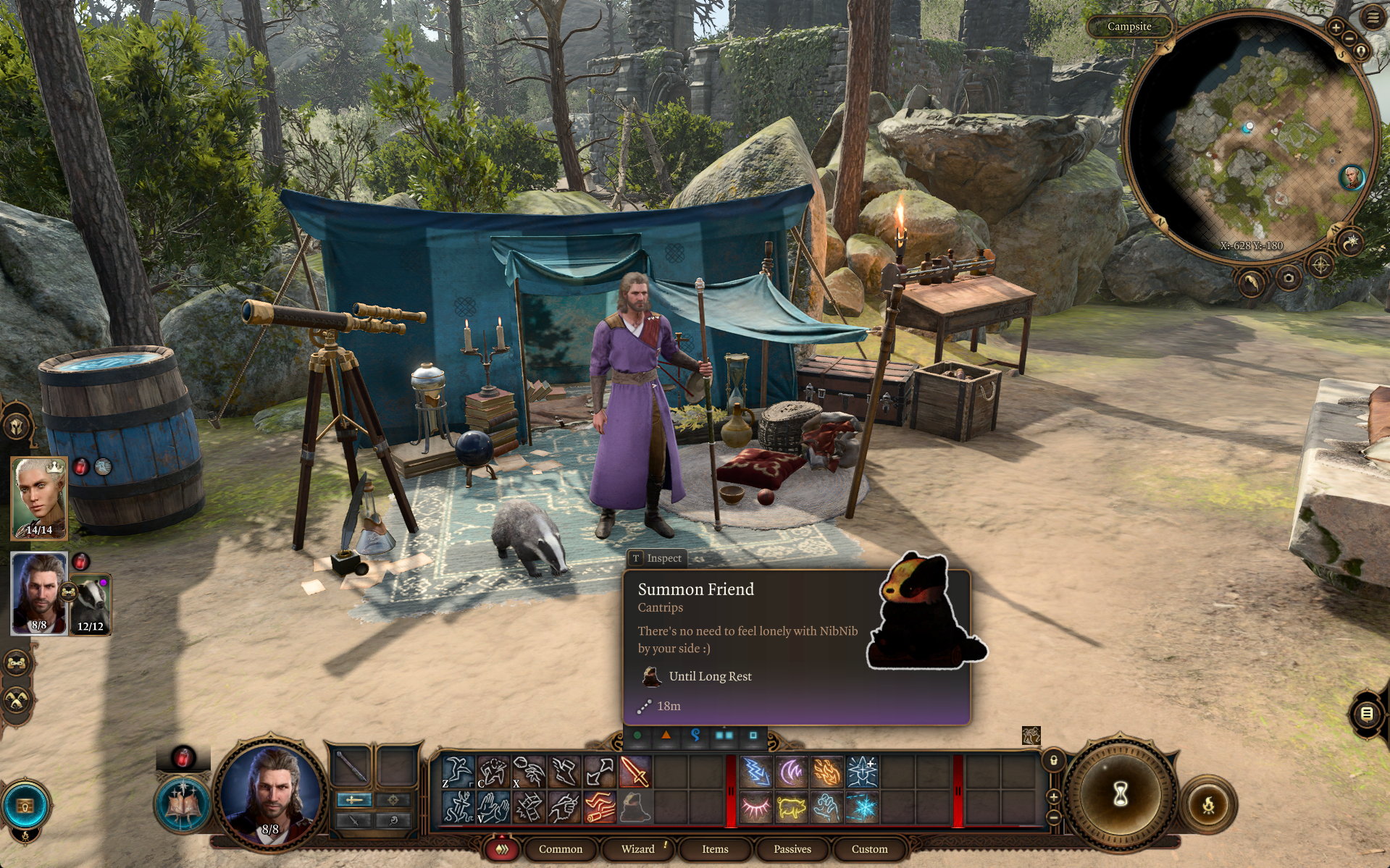1390x868 pixels.
Task: Open the spellbook icon beside the portrait
Action: coord(183,804)
